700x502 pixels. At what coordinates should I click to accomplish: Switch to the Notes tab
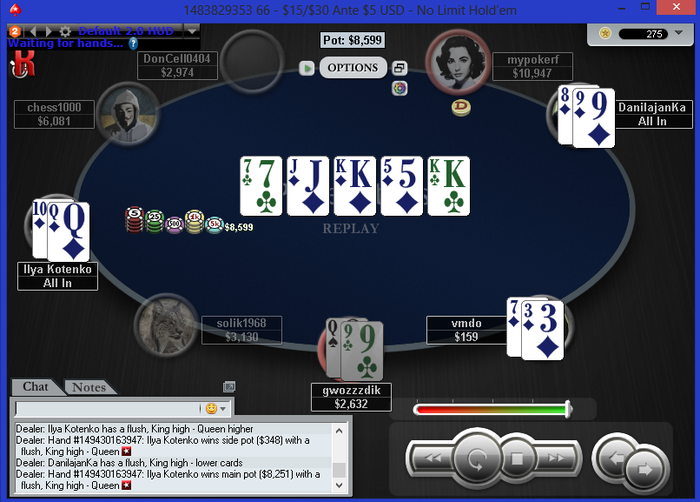(x=89, y=387)
